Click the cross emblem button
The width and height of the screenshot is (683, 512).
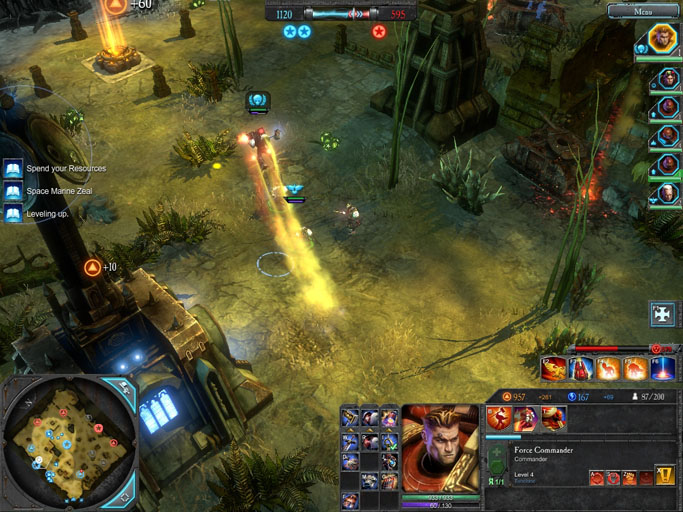point(662,314)
